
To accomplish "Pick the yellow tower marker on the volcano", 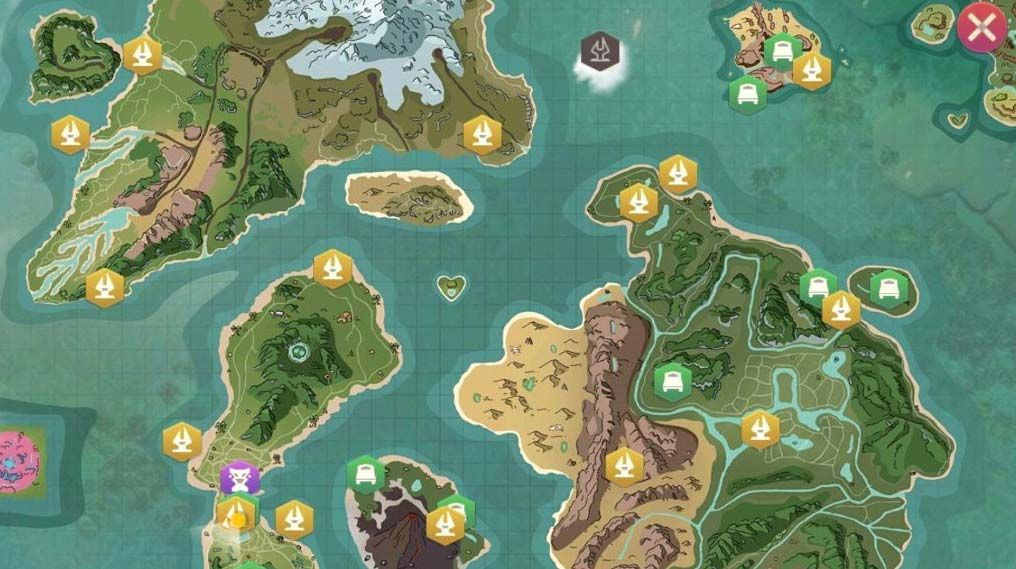I will [446, 524].
